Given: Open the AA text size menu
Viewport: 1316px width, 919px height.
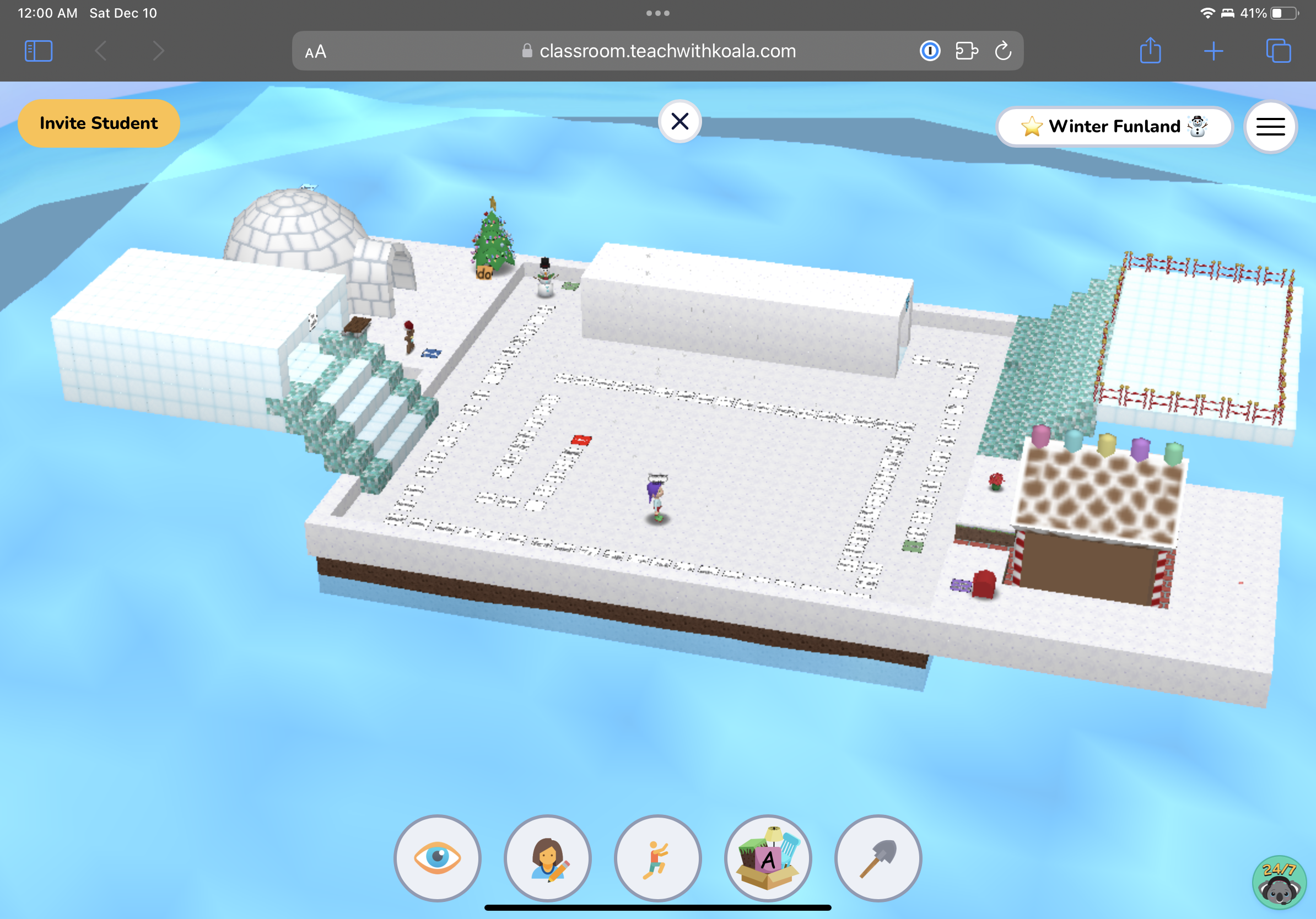Looking at the screenshot, I should pyautogui.click(x=315, y=51).
